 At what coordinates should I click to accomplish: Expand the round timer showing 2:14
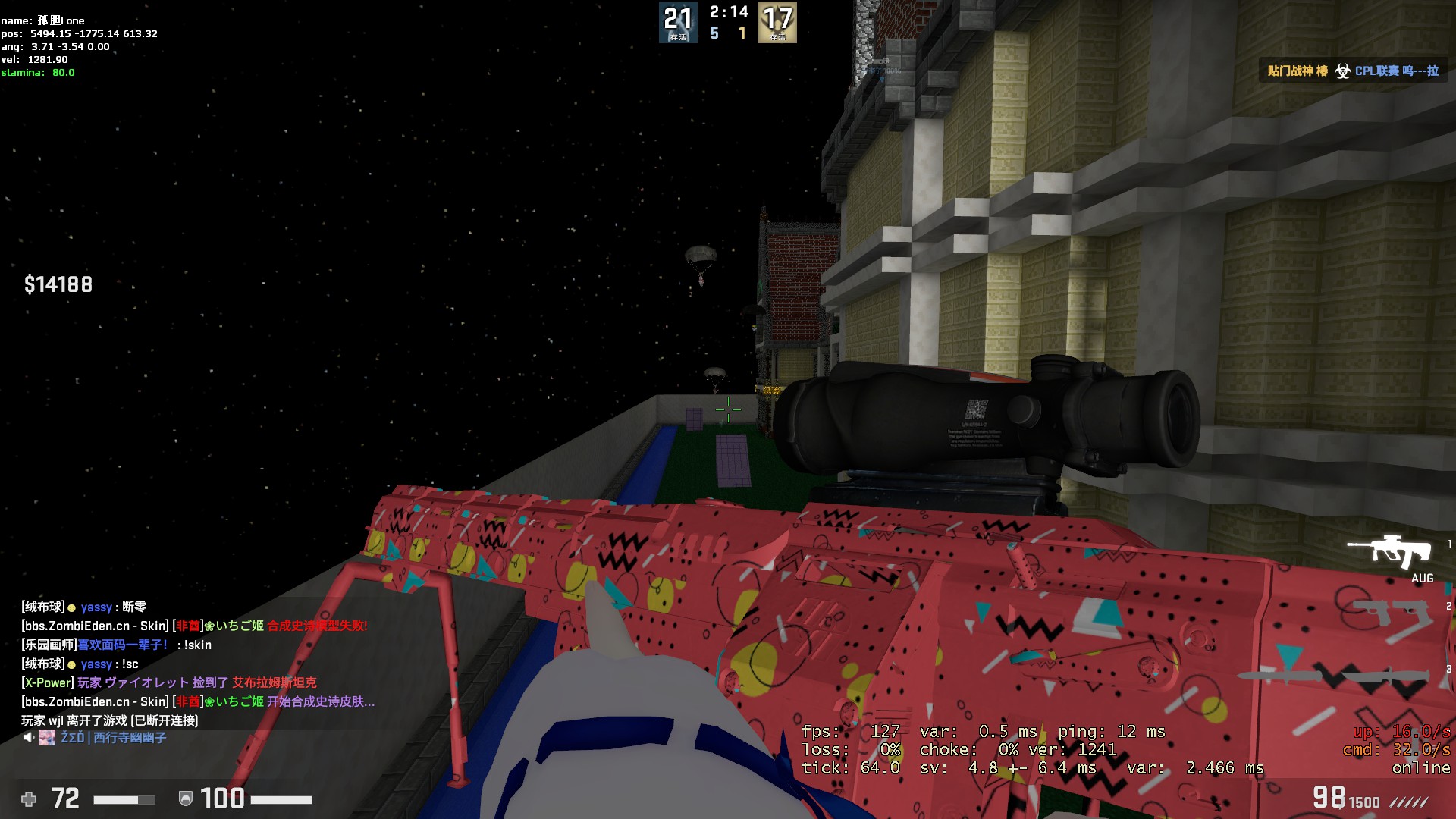728,13
